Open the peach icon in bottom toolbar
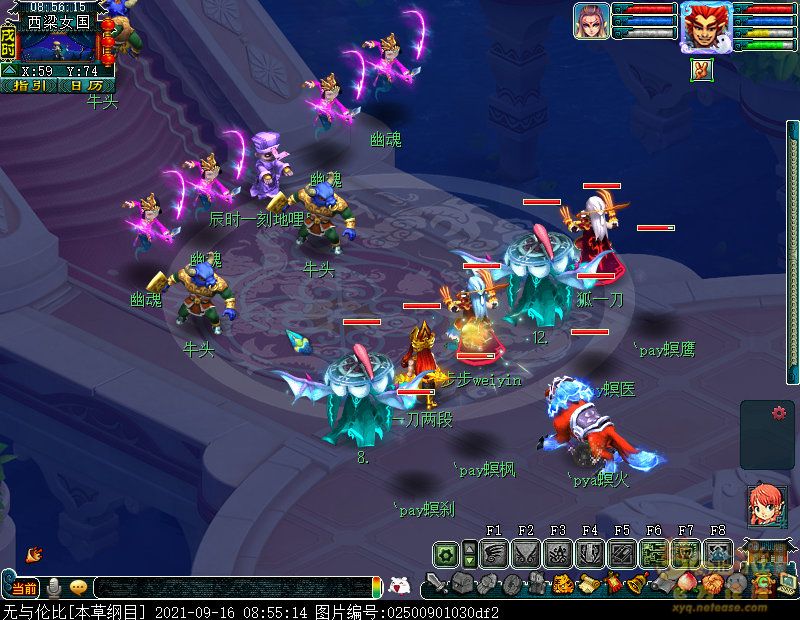The height and width of the screenshot is (620, 800). [x=685, y=582]
